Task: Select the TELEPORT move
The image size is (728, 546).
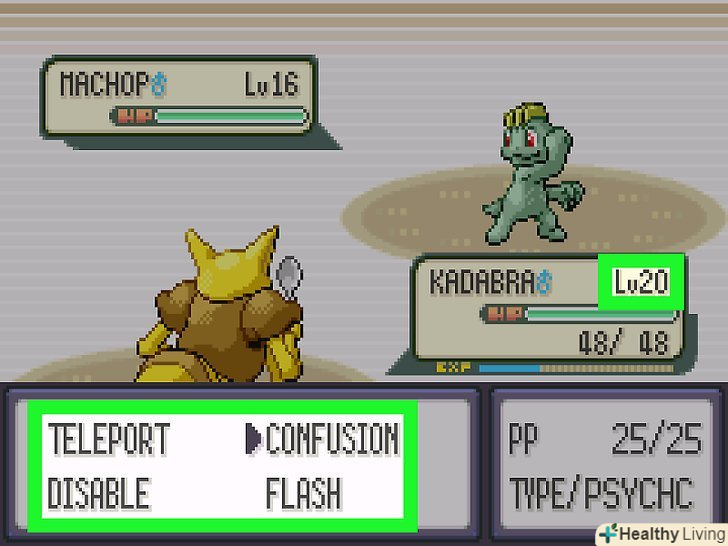Action: point(110,439)
